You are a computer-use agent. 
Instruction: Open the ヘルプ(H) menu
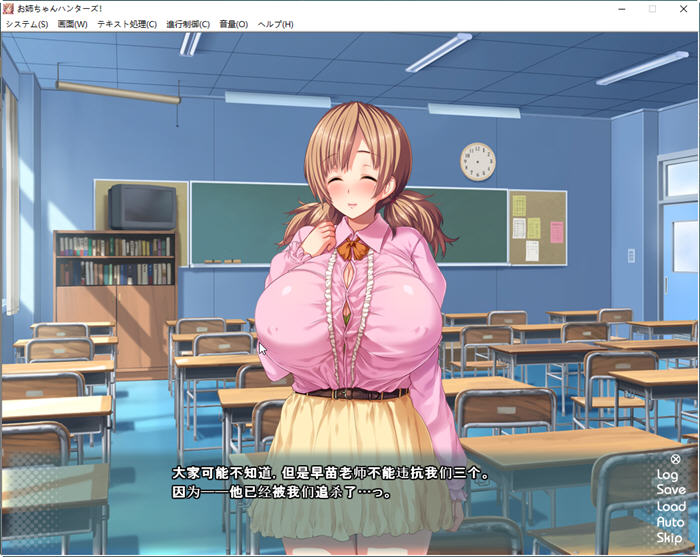tap(275, 24)
